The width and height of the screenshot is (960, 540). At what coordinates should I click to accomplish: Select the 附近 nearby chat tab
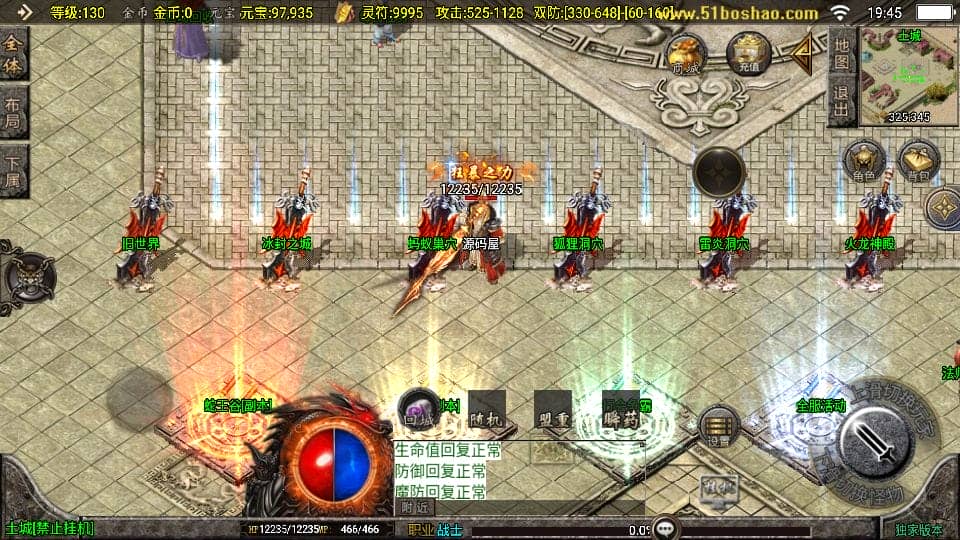pyautogui.click(x=416, y=508)
